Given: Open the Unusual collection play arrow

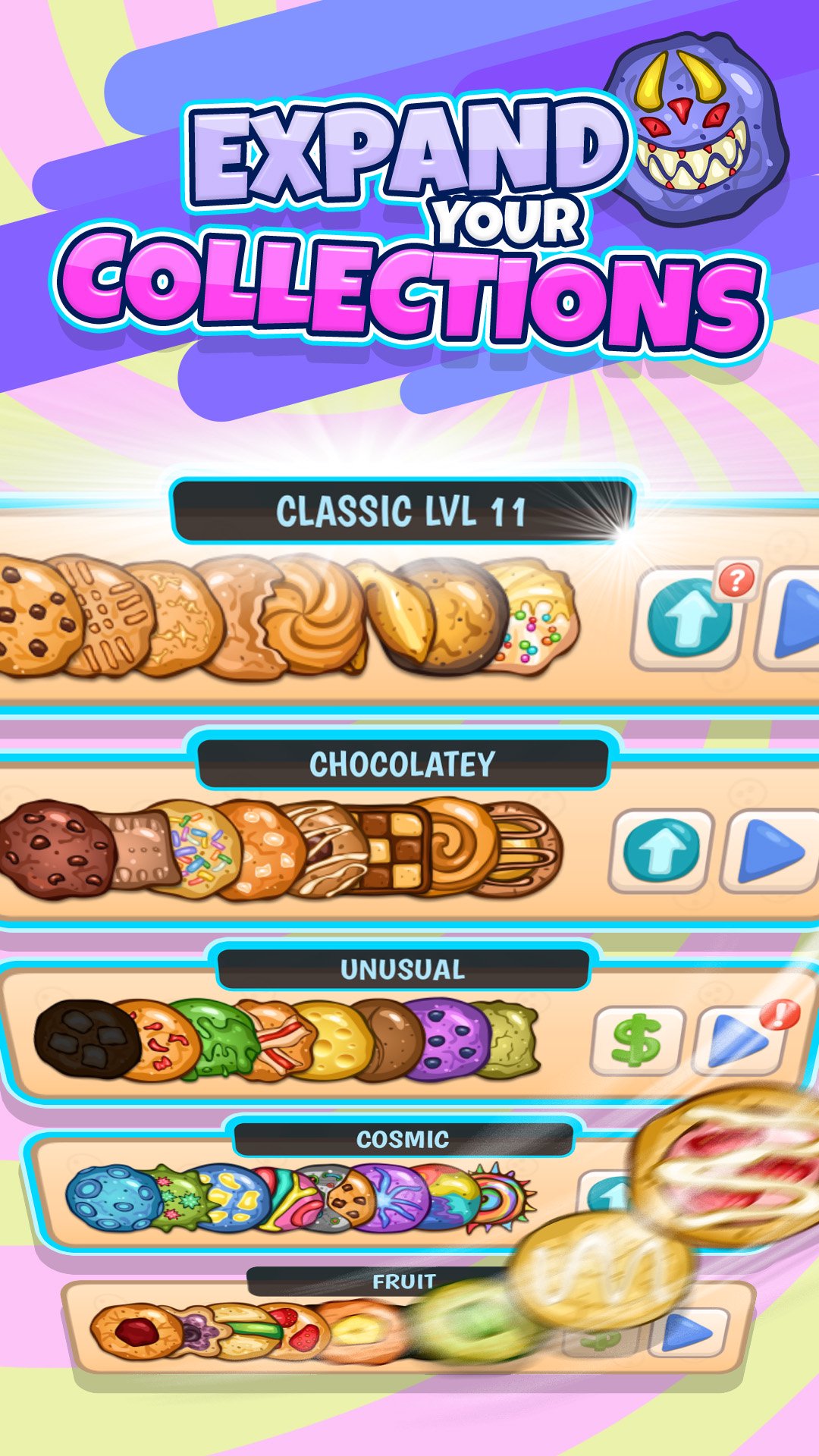Looking at the screenshot, I should pos(737,1040).
